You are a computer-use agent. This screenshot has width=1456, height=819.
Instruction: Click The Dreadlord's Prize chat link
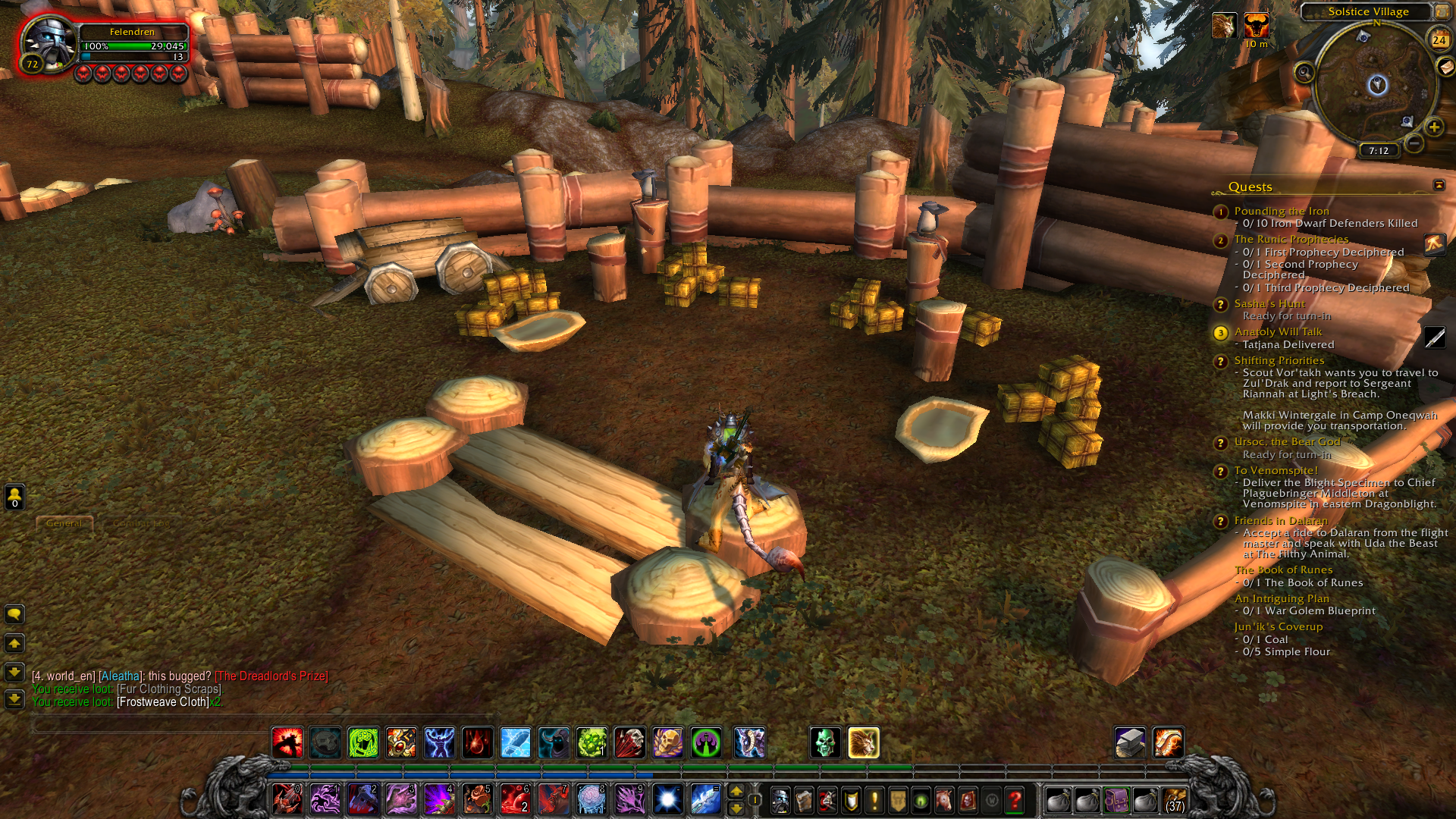271,676
